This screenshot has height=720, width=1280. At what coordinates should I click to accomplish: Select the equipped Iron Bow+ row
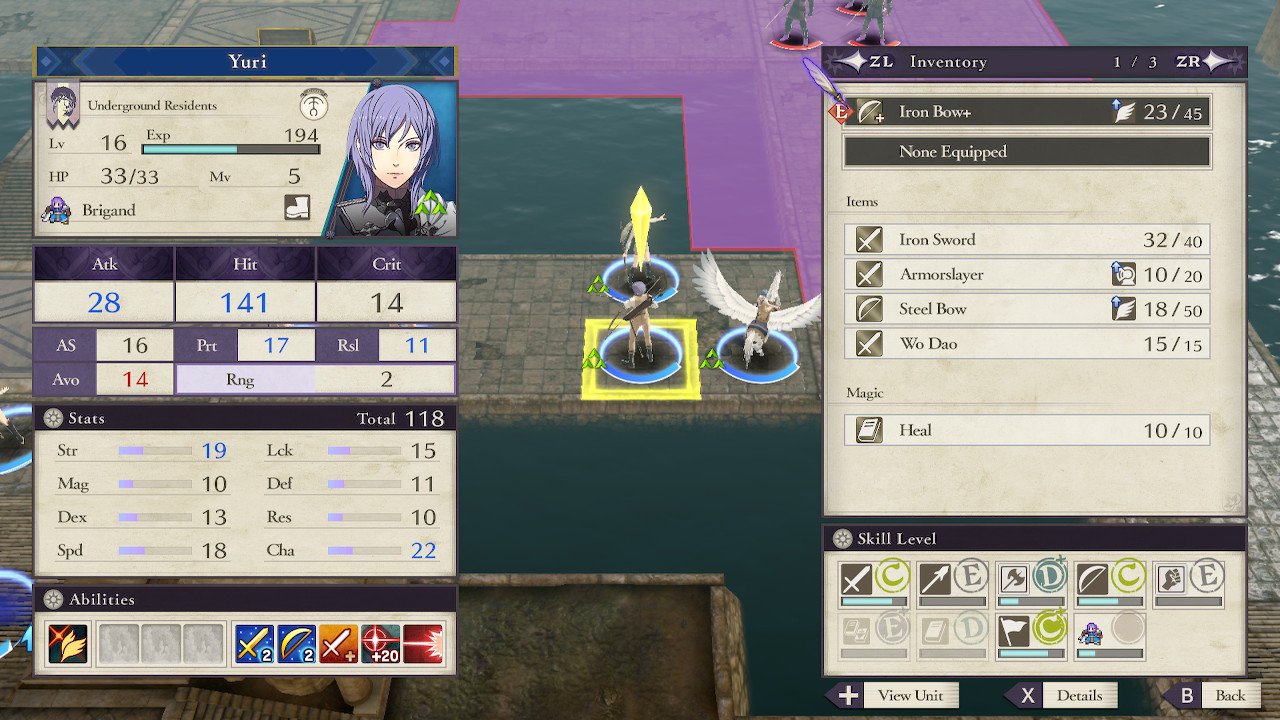(x=1027, y=112)
